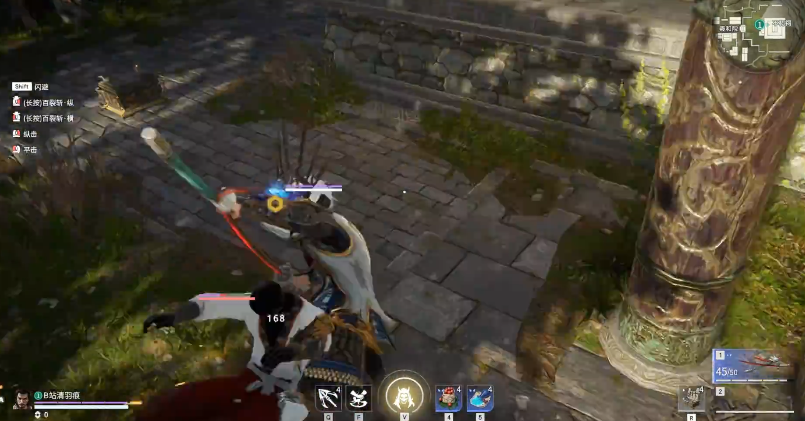
Task: Select the primary weapon slot showing 45/50
Action: (757, 367)
